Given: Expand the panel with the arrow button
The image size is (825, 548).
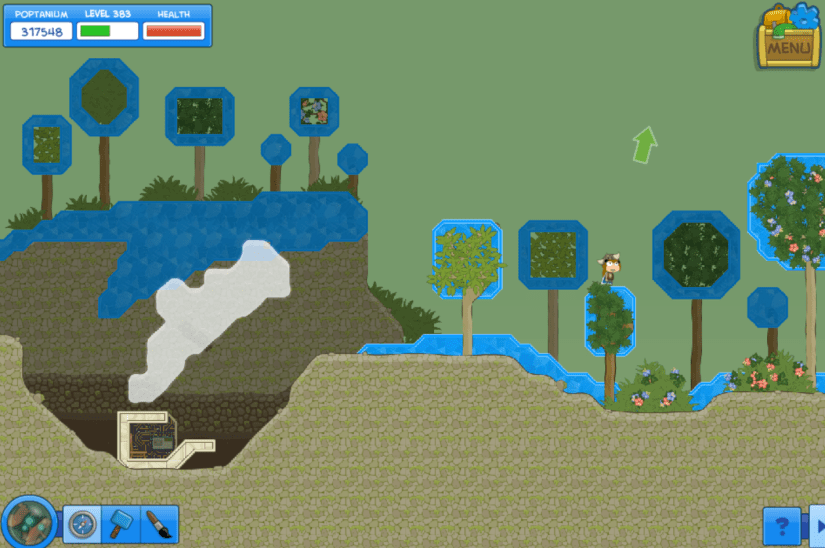Looking at the screenshot, I should pos(818,526).
